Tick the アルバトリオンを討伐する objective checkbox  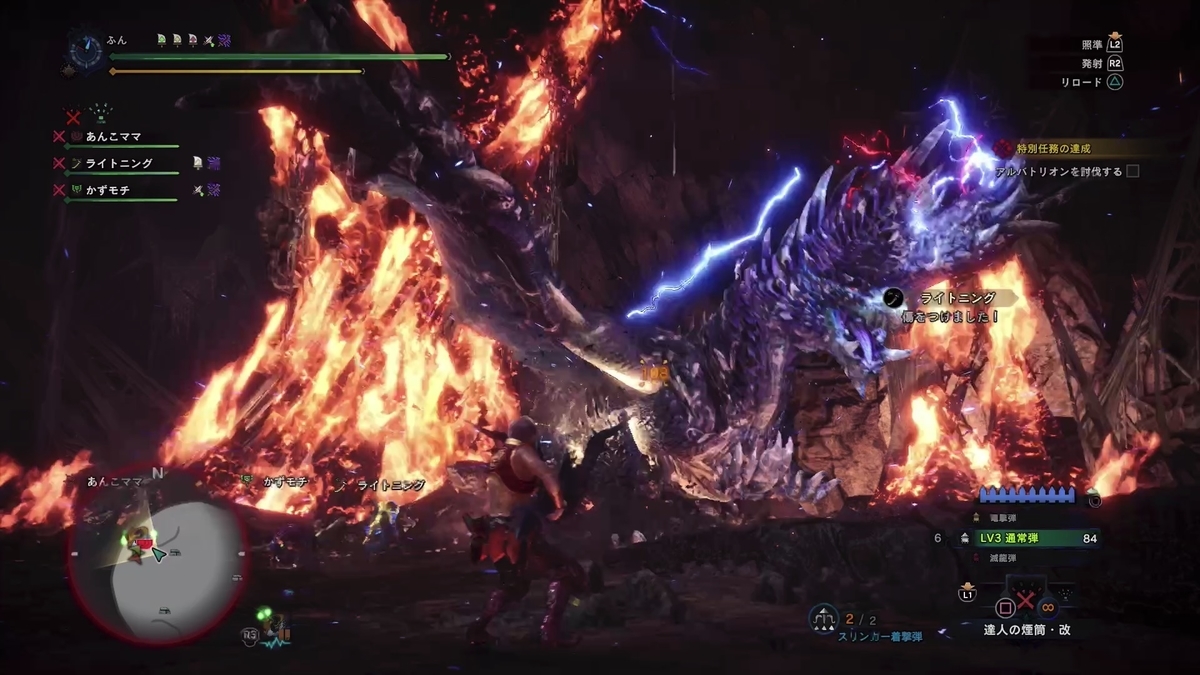pyautogui.click(x=1133, y=171)
